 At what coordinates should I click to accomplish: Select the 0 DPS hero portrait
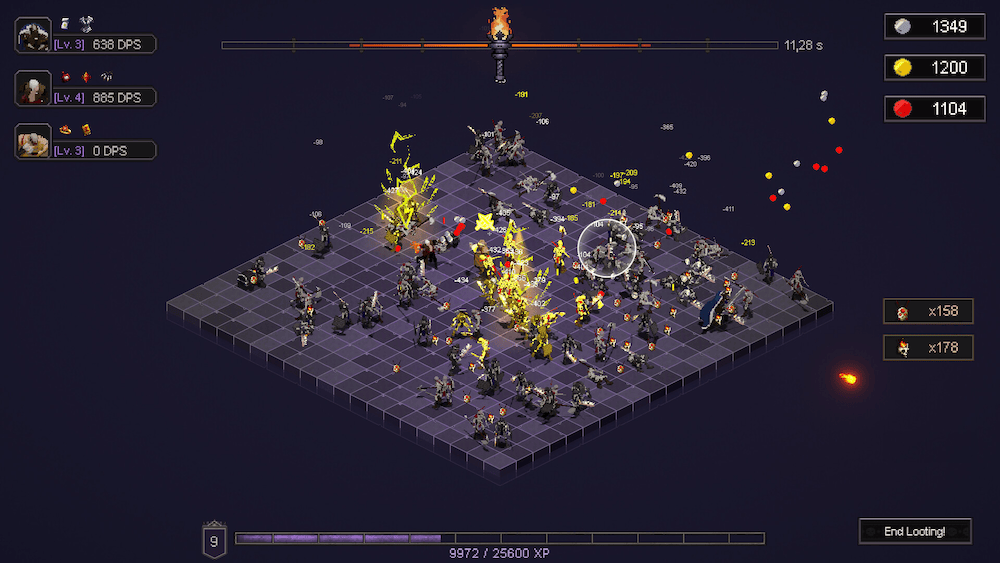click(x=34, y=141)
